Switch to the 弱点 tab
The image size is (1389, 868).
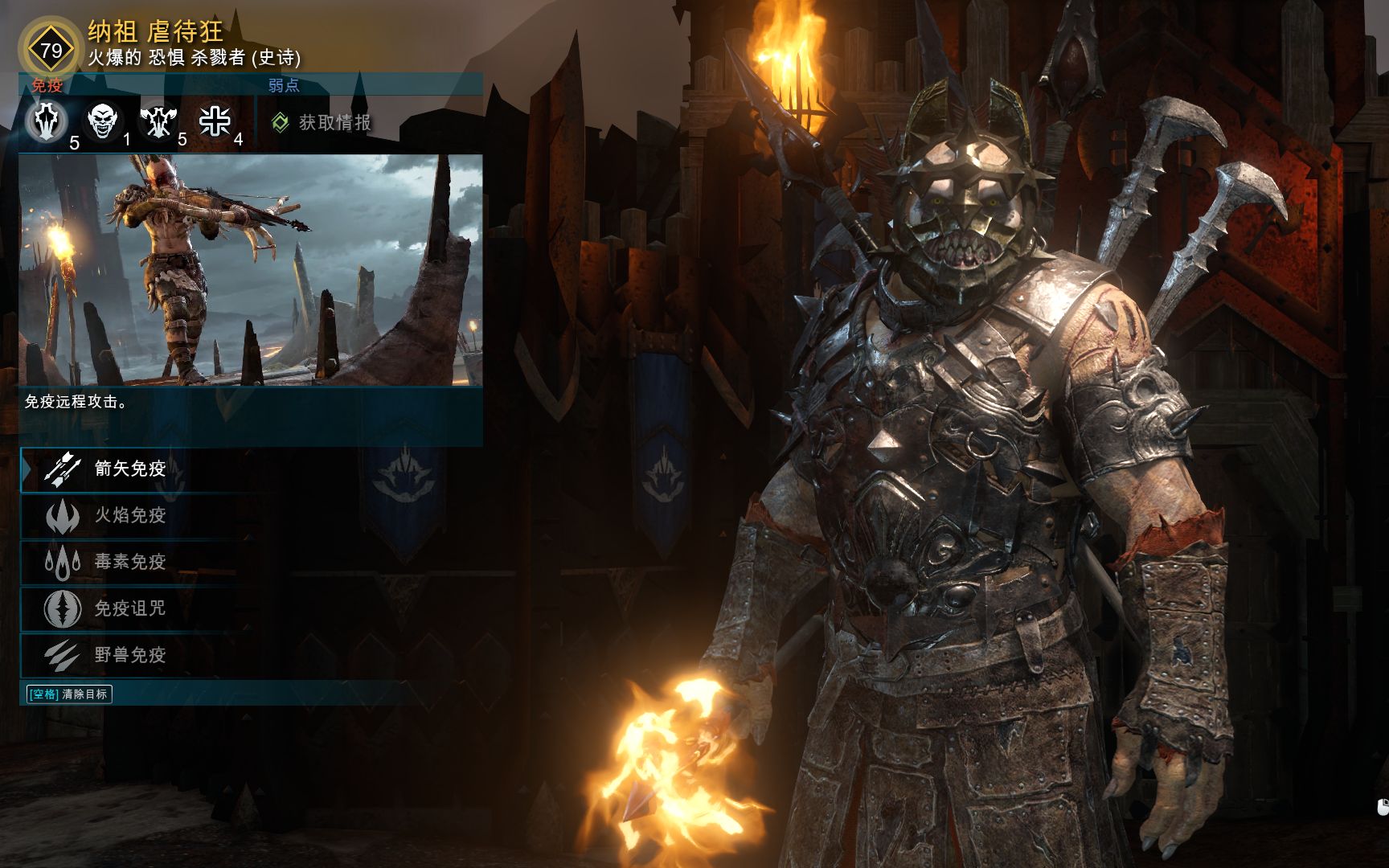(284, 85)
